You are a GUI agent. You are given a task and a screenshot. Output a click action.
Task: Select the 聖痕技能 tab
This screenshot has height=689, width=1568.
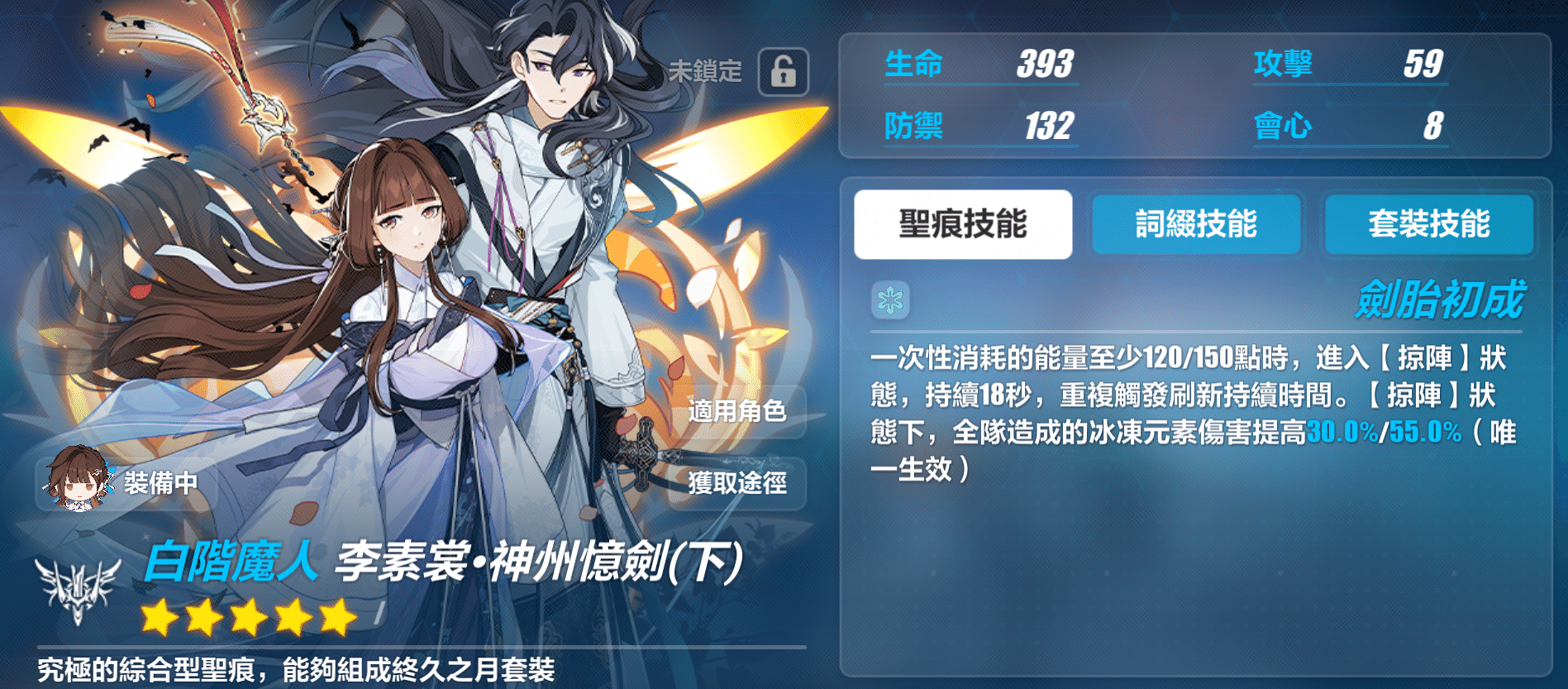tap(963, 224)
